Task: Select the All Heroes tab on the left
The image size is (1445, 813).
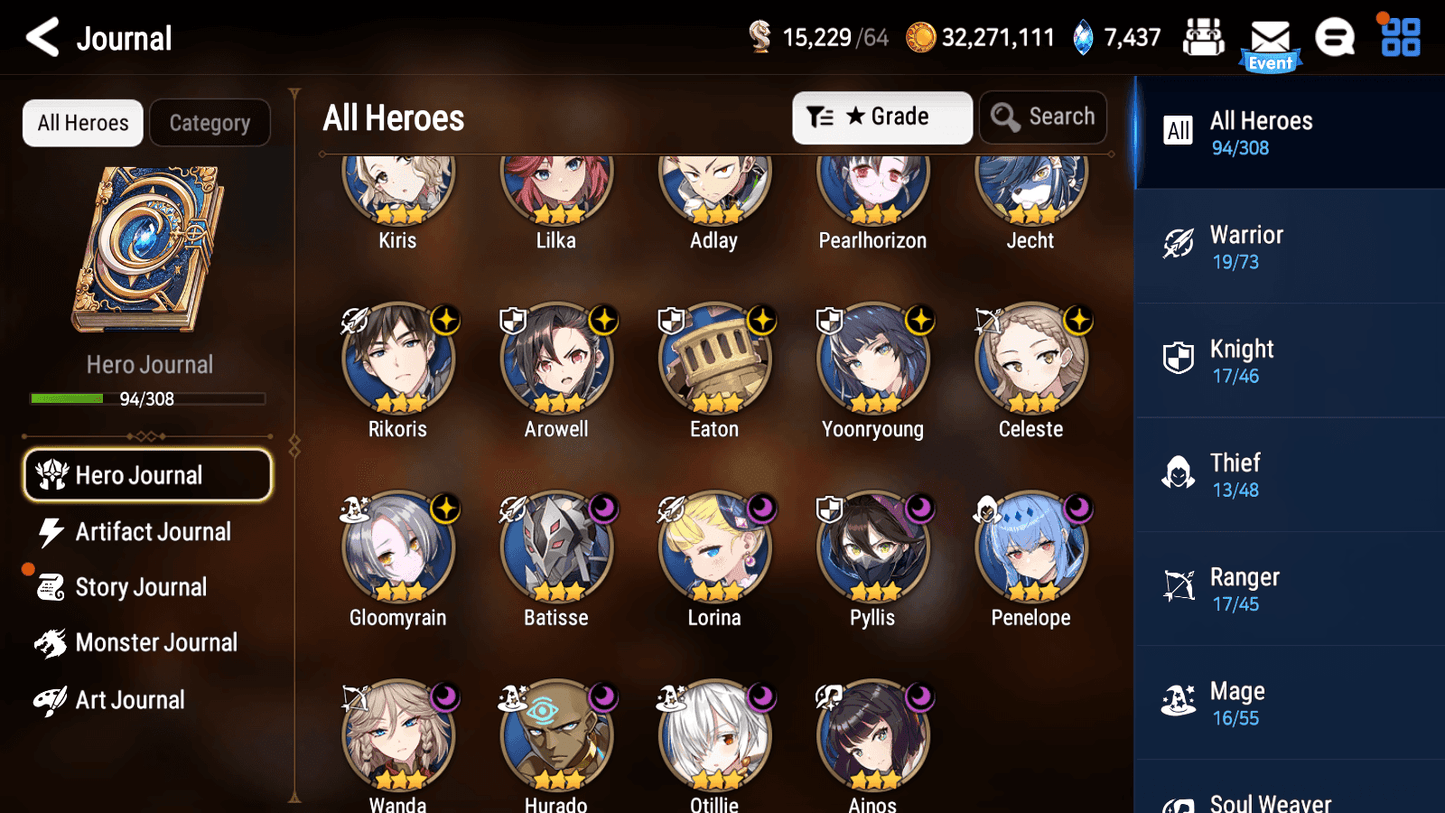Action: 82,122
